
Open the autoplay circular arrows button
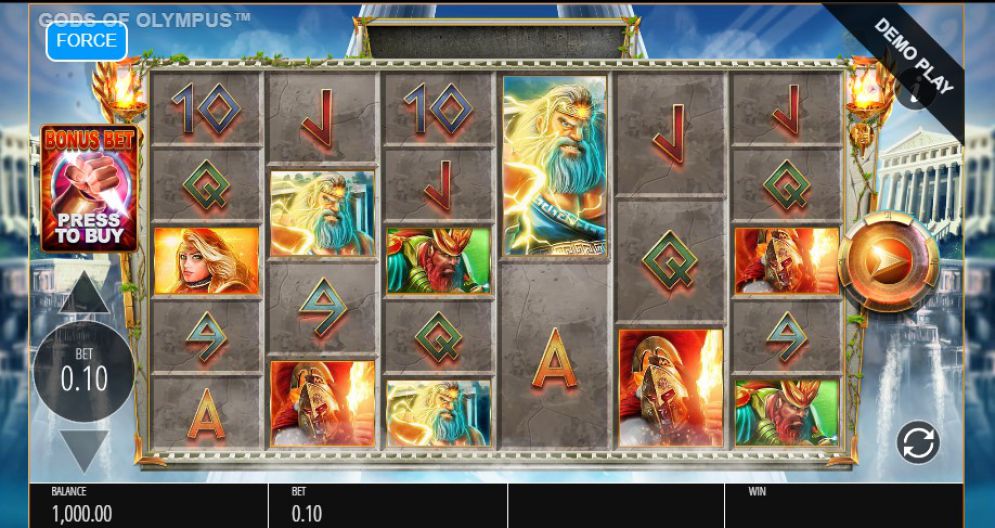point(917,443)
